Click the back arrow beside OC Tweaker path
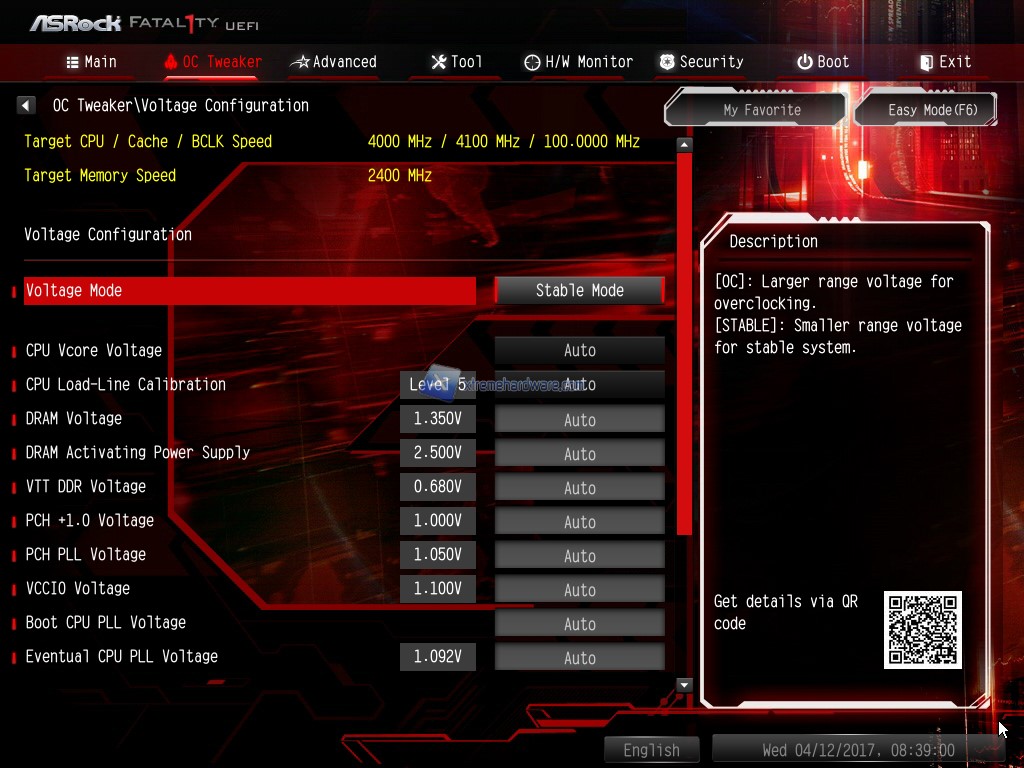Screen dimensions: 1024x768 (x=27, y=105)
